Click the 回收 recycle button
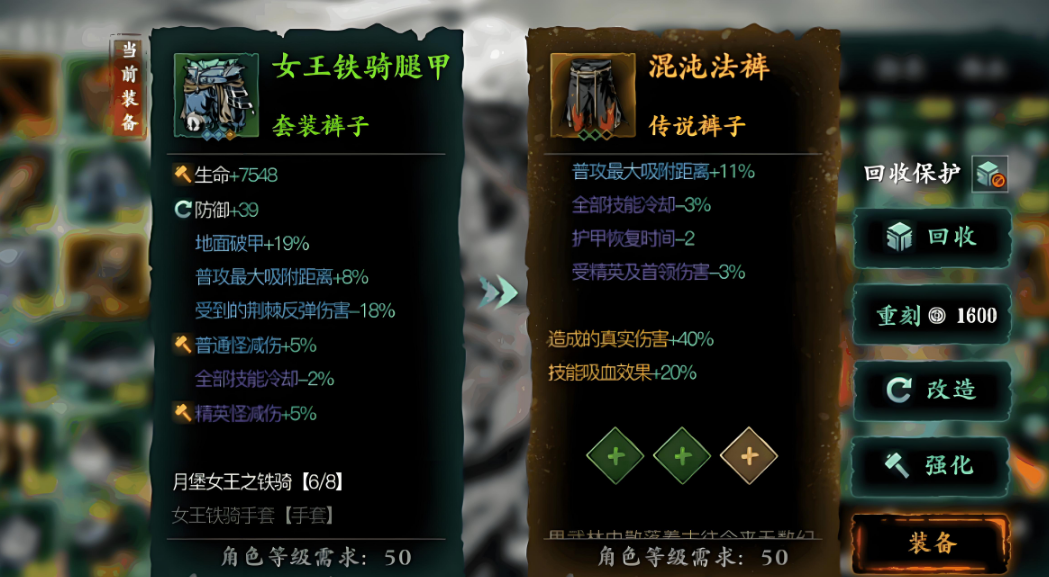Image resolution: width=1049 pixels, height=577 pixels. 931,238
